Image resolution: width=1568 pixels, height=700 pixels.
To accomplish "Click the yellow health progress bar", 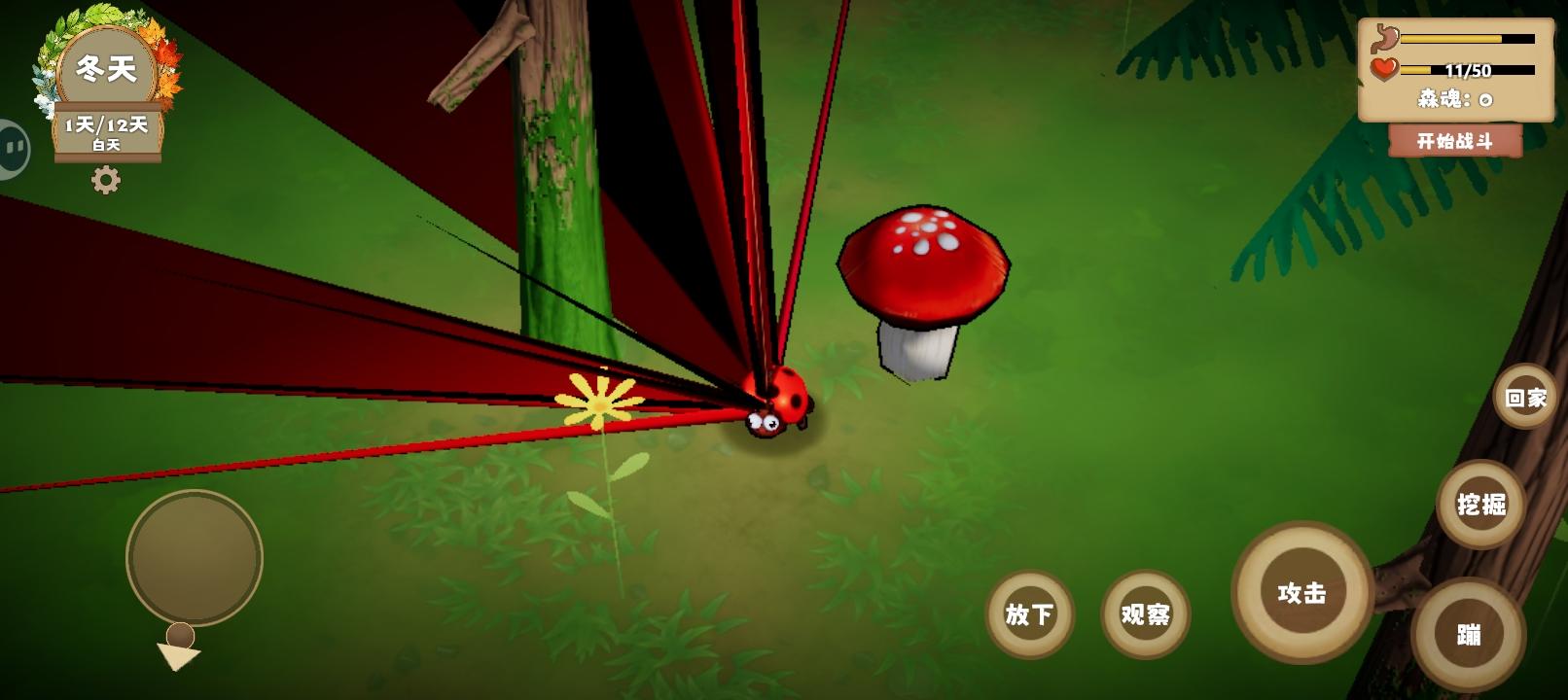I will point(1469,68).
